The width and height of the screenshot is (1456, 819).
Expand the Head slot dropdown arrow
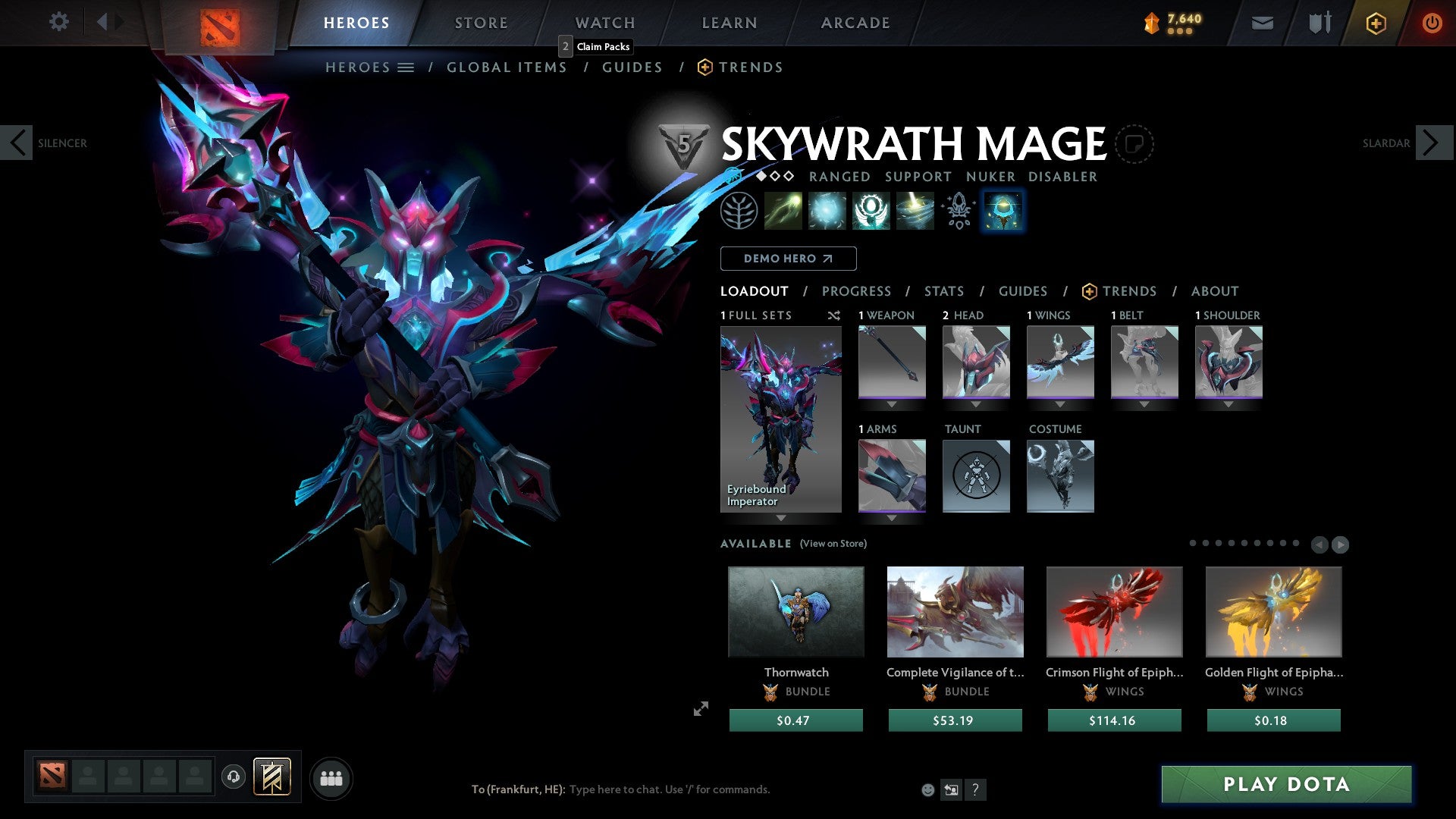(976, 404)
